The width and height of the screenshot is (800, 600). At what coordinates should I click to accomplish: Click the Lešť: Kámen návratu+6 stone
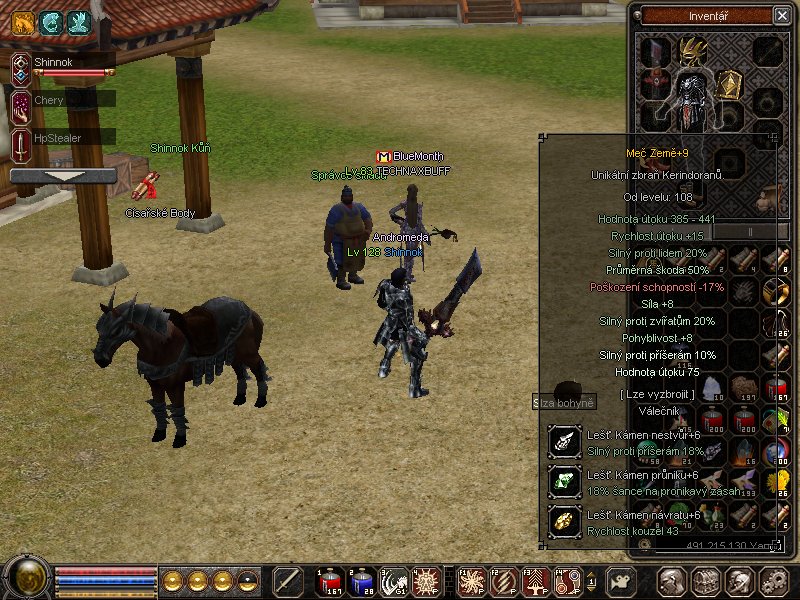pyautogui.click(x=565, y=521)
